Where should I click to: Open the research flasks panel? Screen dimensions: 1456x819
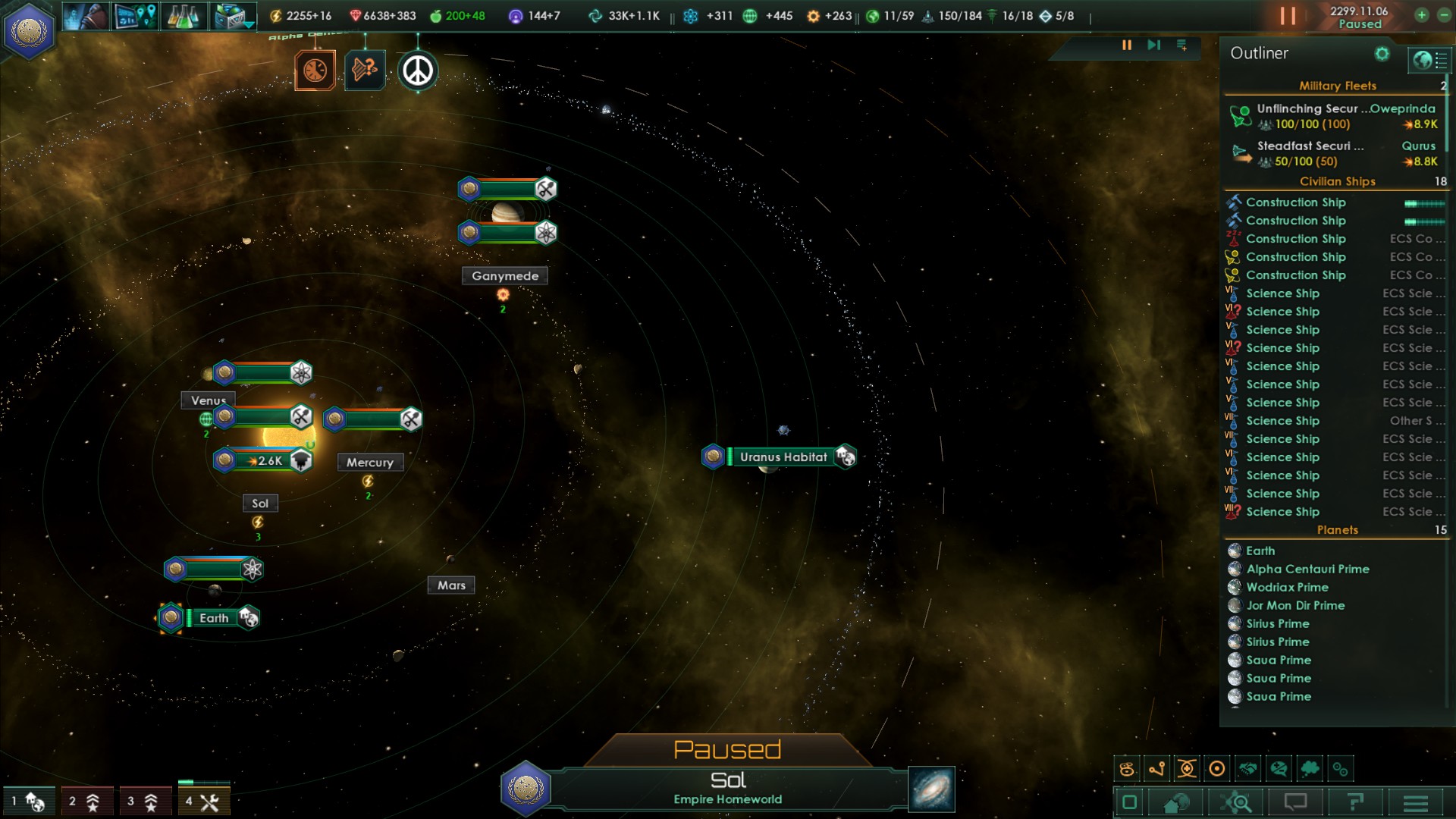(x=182, y=16)
